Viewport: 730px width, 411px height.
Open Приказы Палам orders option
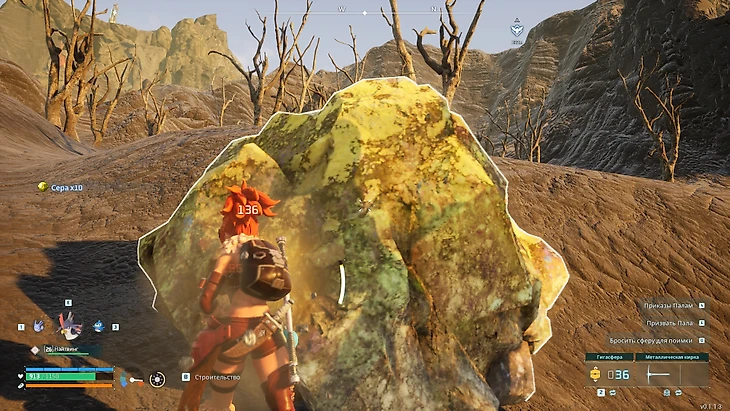(x=668, y=305)
